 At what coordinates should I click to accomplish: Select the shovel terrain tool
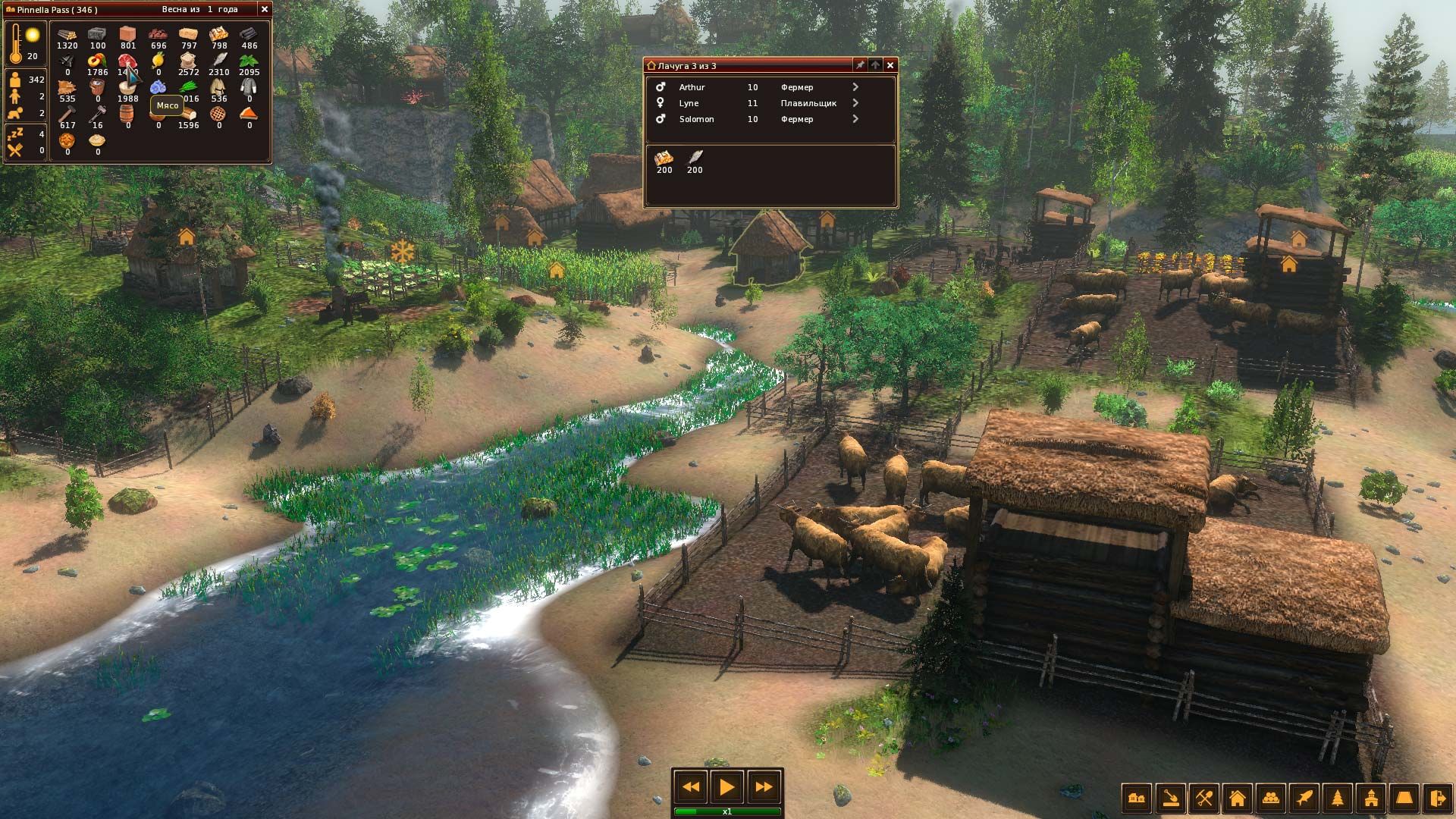click(1170, 798)
